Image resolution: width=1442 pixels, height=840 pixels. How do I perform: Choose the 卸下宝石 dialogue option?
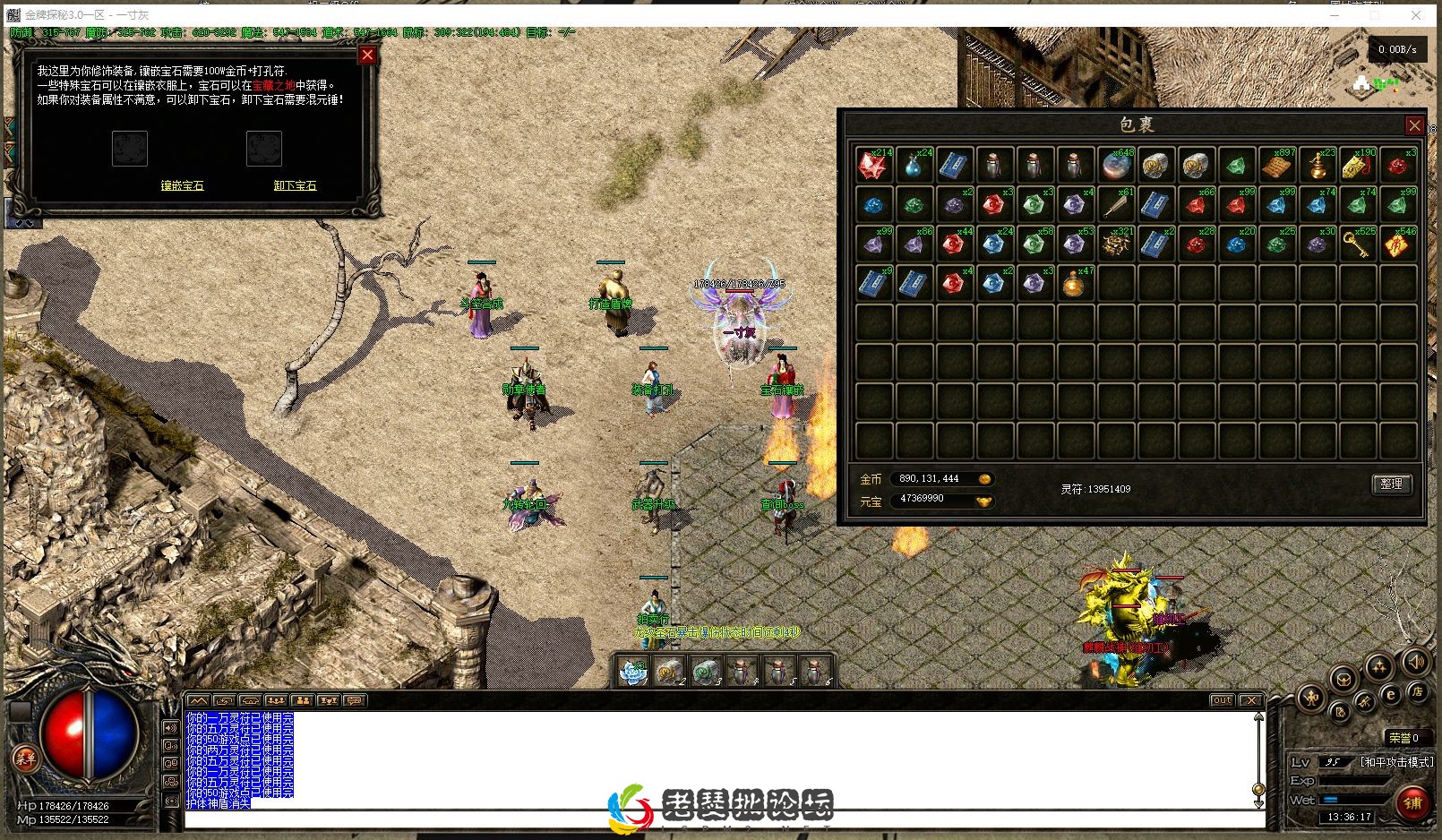point(295,185)
